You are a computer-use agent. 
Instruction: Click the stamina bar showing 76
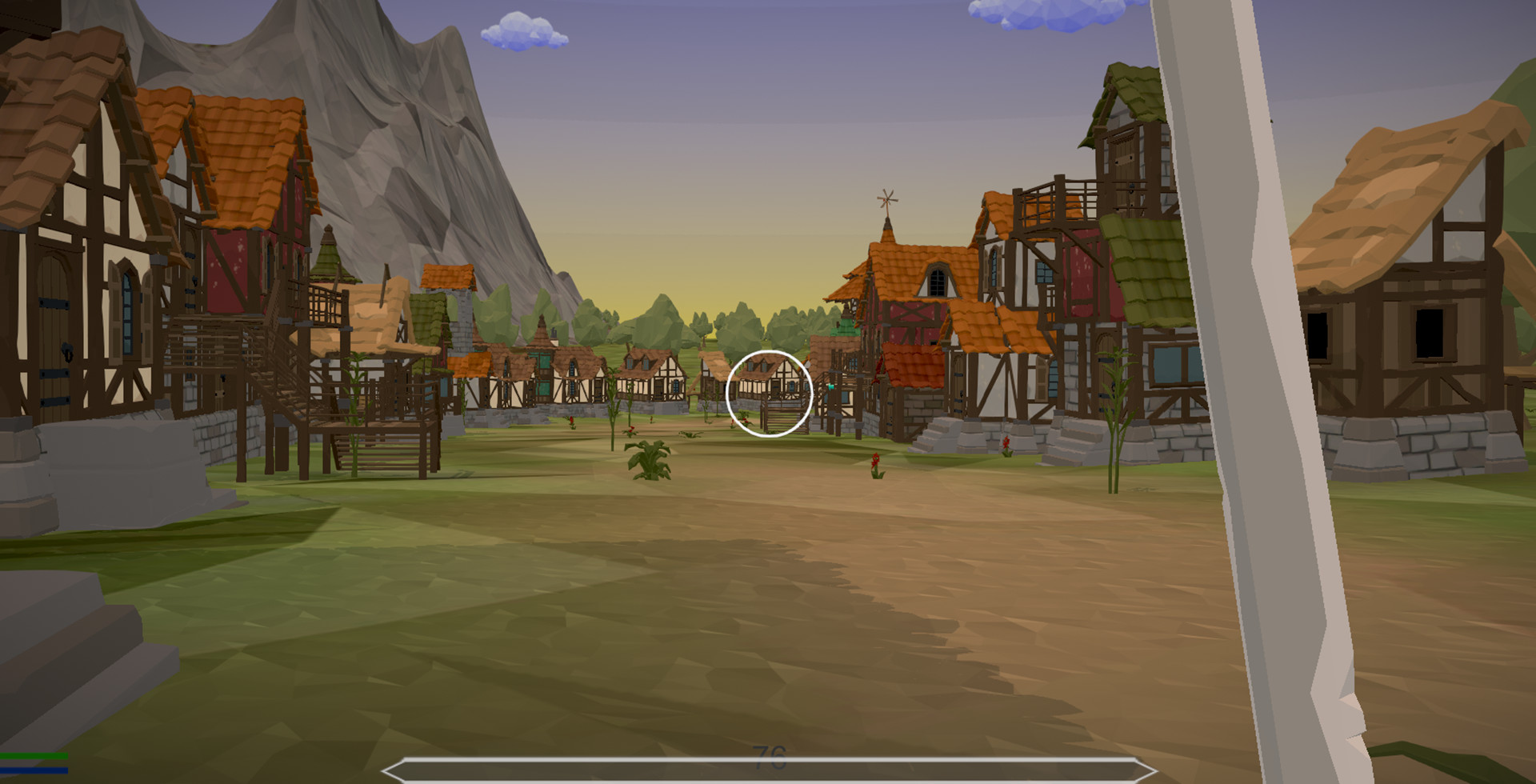click(x=768, y=770)
